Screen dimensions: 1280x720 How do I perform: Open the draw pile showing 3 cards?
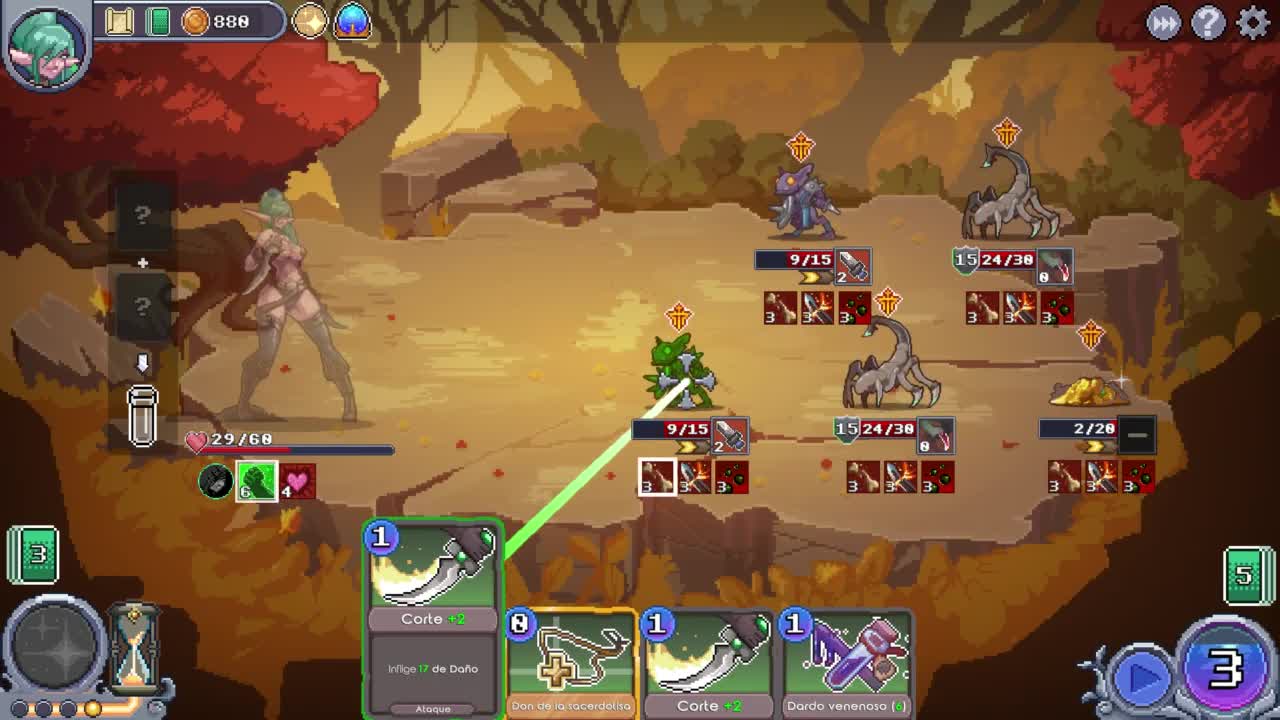point(33,553)
